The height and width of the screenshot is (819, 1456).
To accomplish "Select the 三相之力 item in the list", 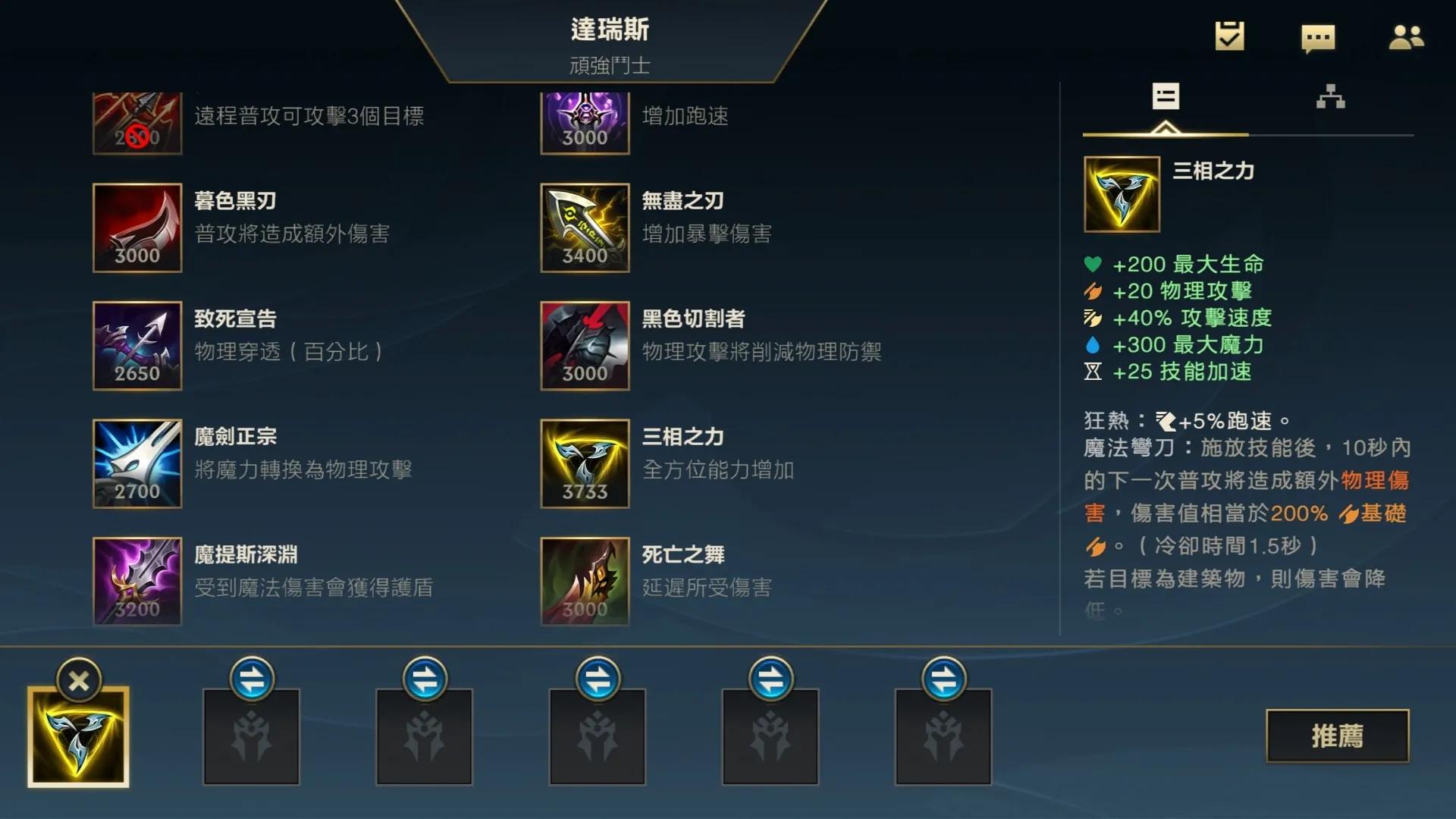I will (x=585, y=463).
